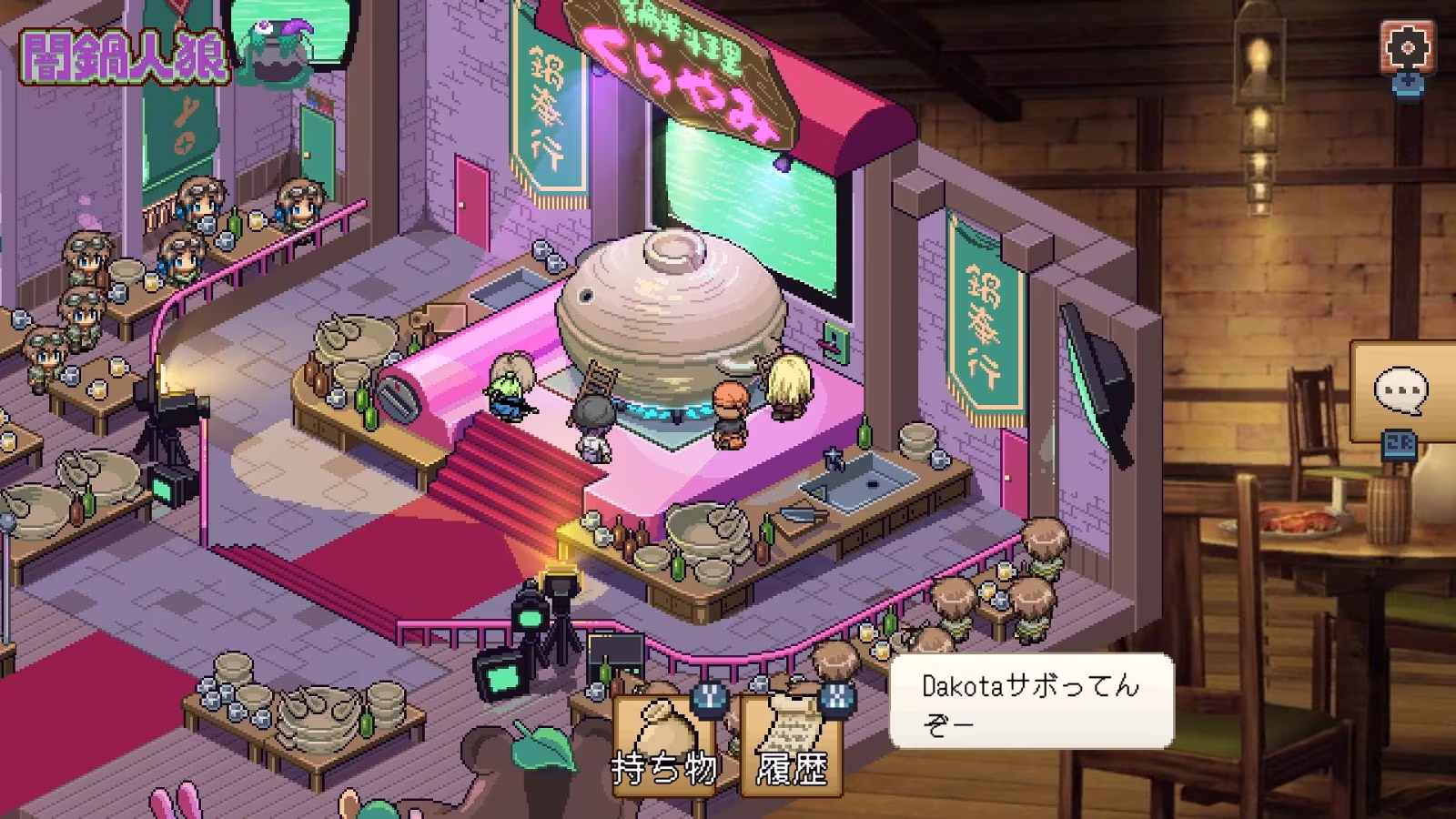Open the chat speech bubble panel
Image resolution: width=1456 pixels, height=819 pixels.
coord(1401,390)
